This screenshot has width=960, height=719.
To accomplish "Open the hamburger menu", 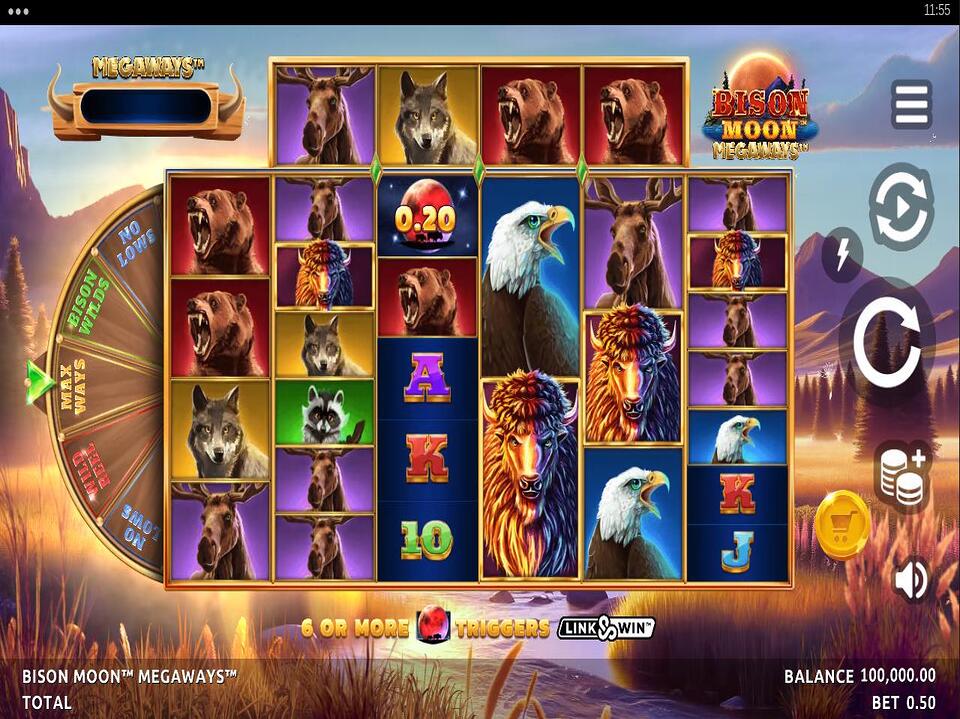I will pyautogui.click(x=911, y=105).
